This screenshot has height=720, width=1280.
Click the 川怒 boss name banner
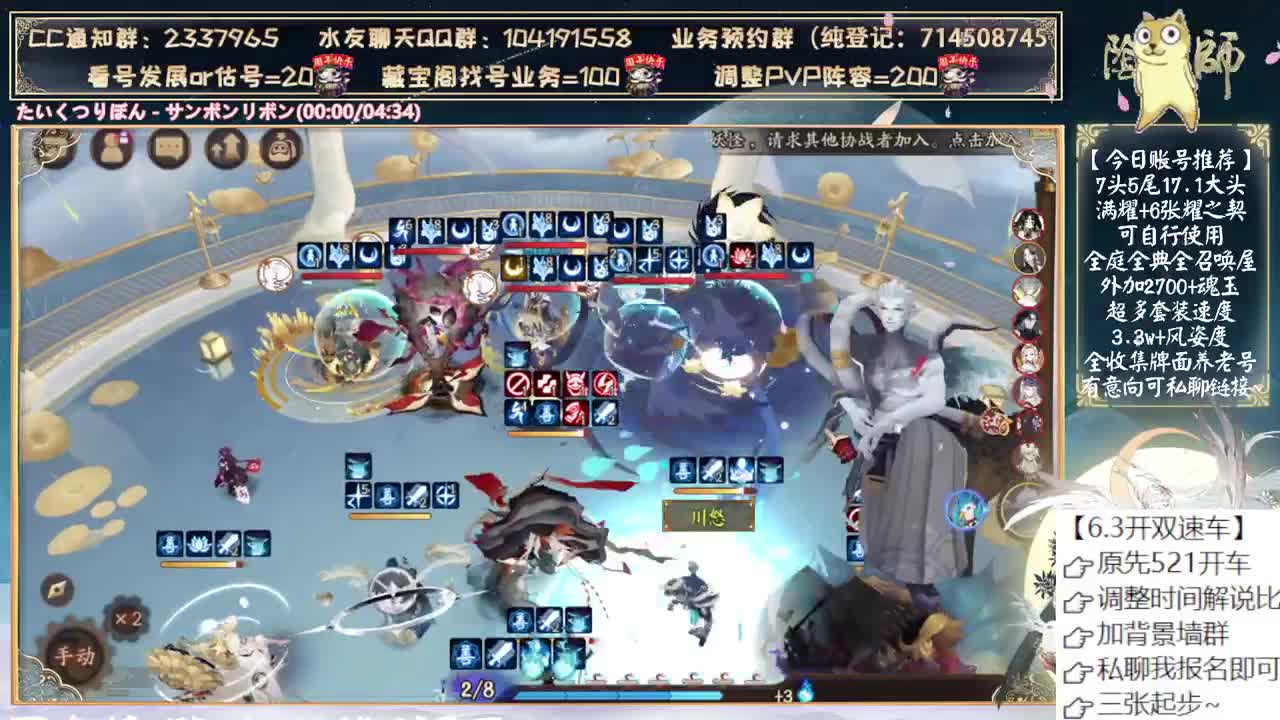click(x=706, y=517)
